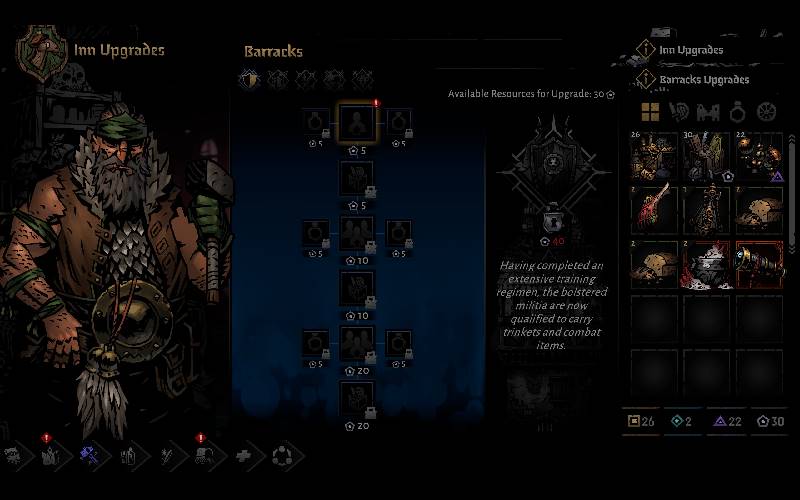Filter inventory by the castle icon
Viewport: 800px width, 500px height.
[x=708, y=111]
